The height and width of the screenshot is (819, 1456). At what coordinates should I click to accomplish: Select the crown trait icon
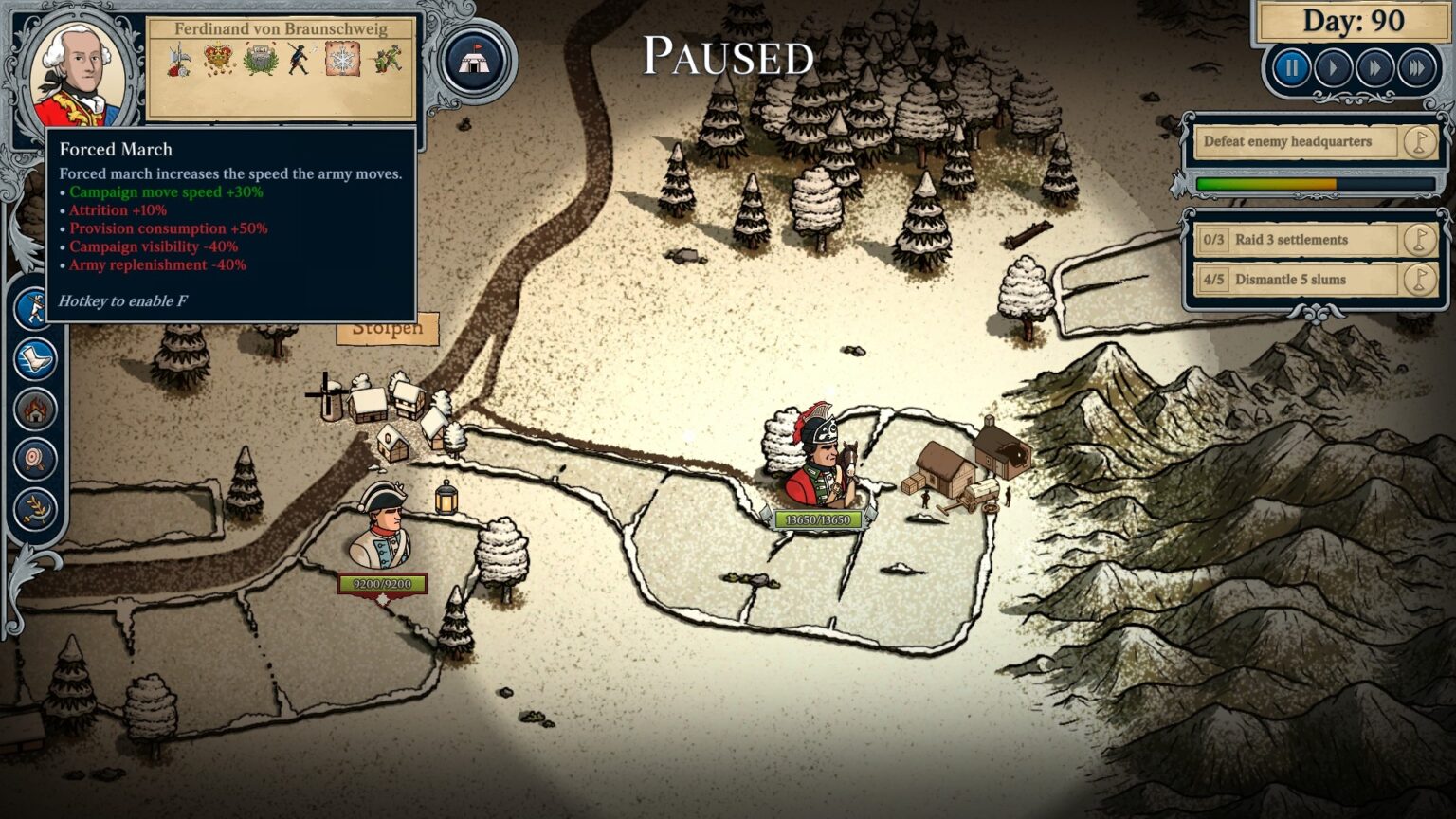pos(217,59)
